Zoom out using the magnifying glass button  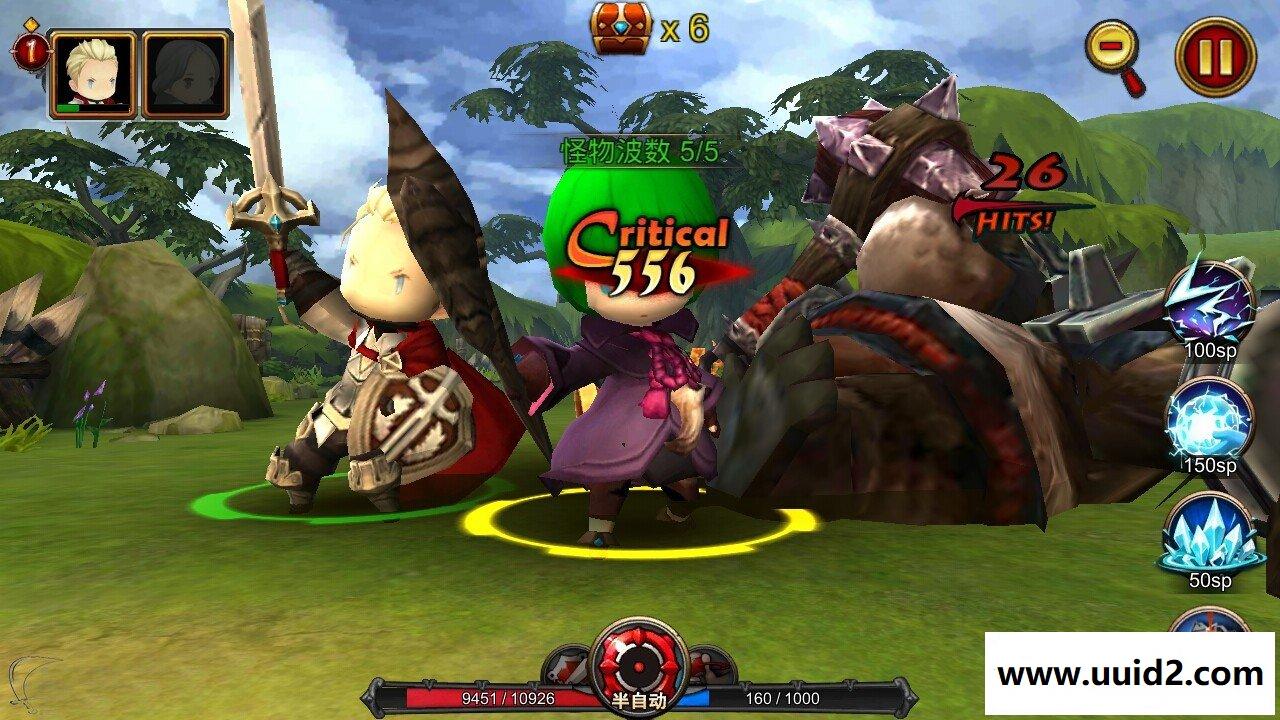[1113, 49]
